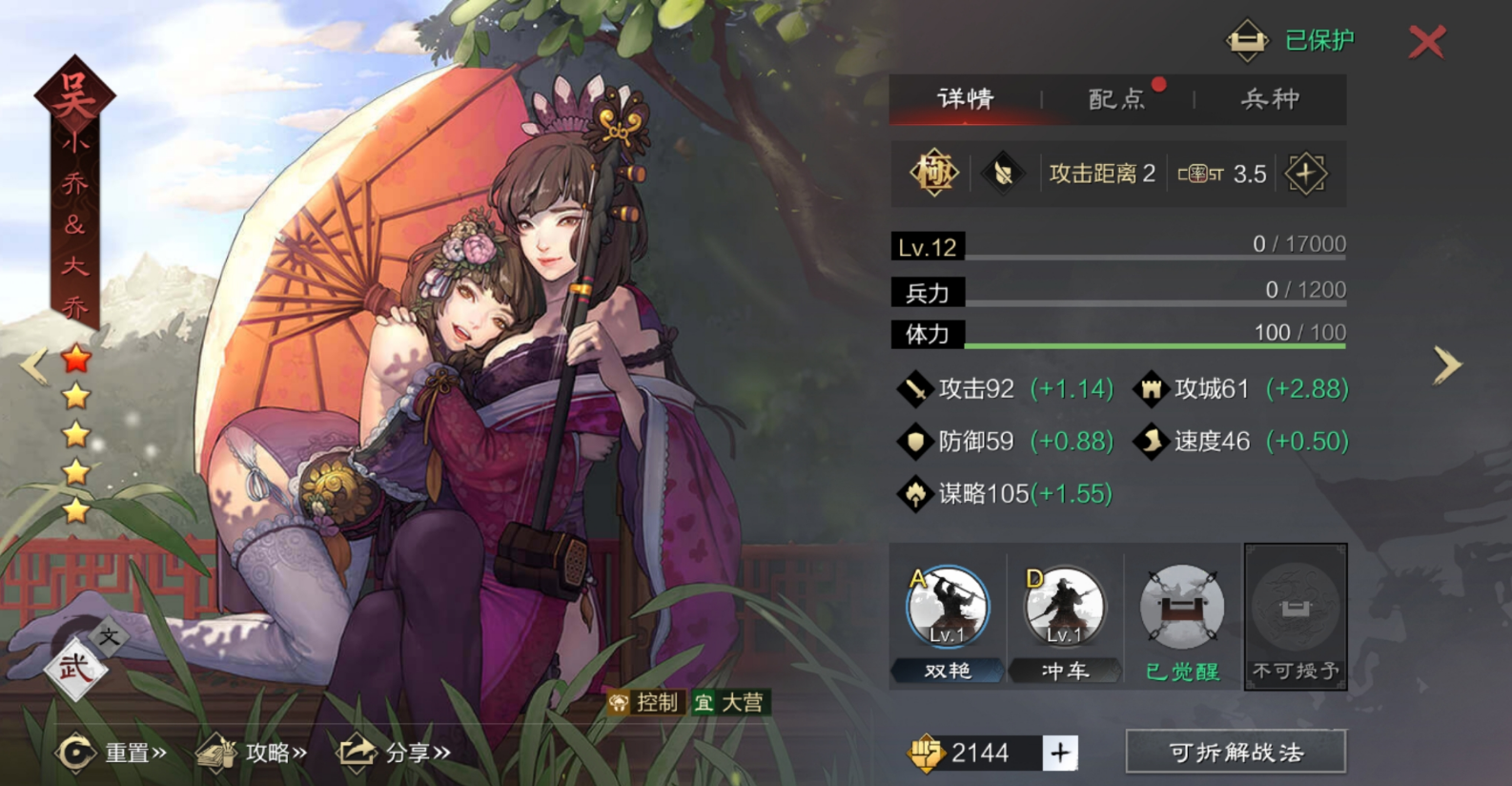Tap the plus next to 2144 currency
Screen dimensions: 1512x786
(x=1058, y=753)
